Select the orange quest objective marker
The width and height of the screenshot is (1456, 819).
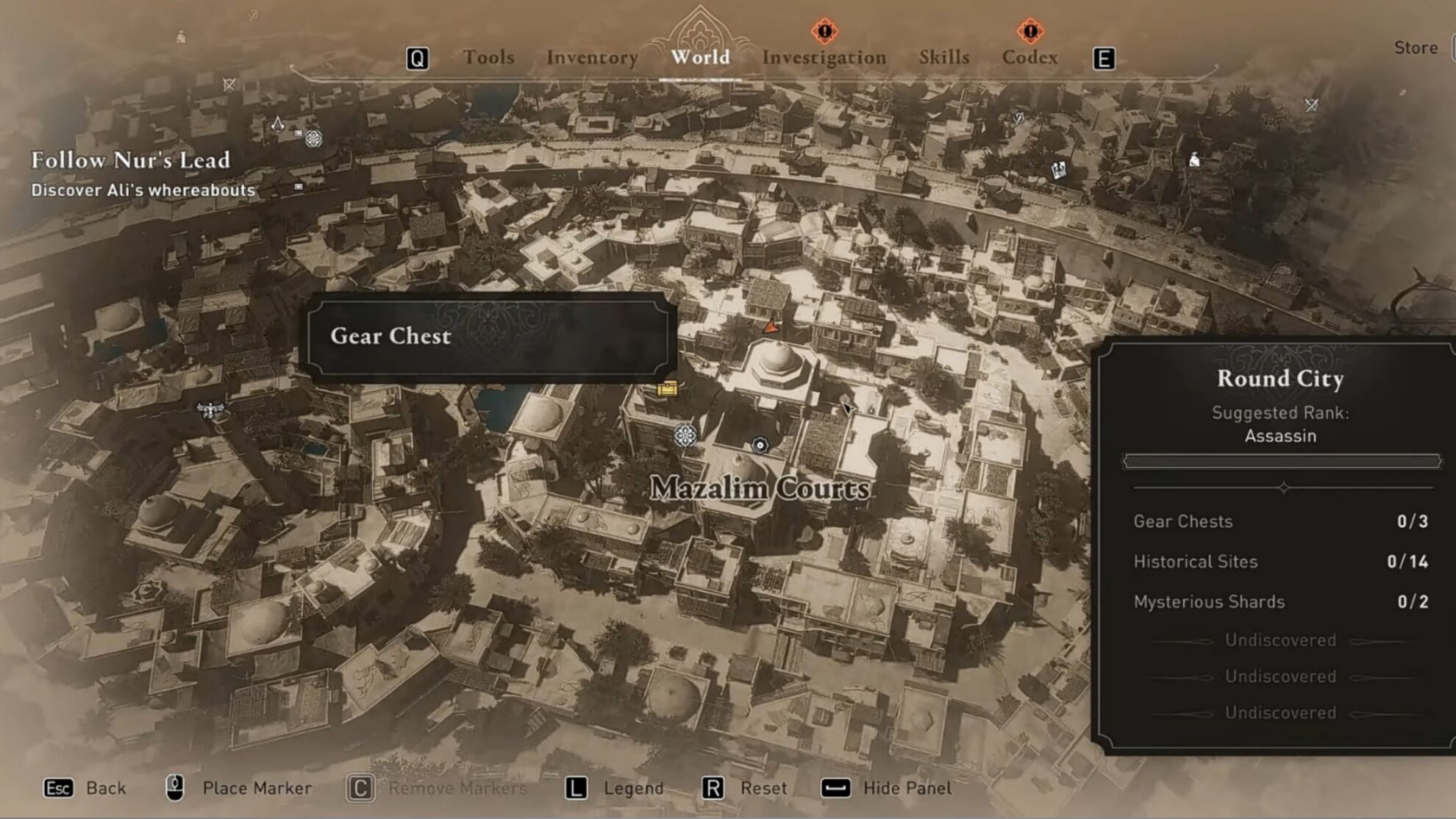[771, 328]
